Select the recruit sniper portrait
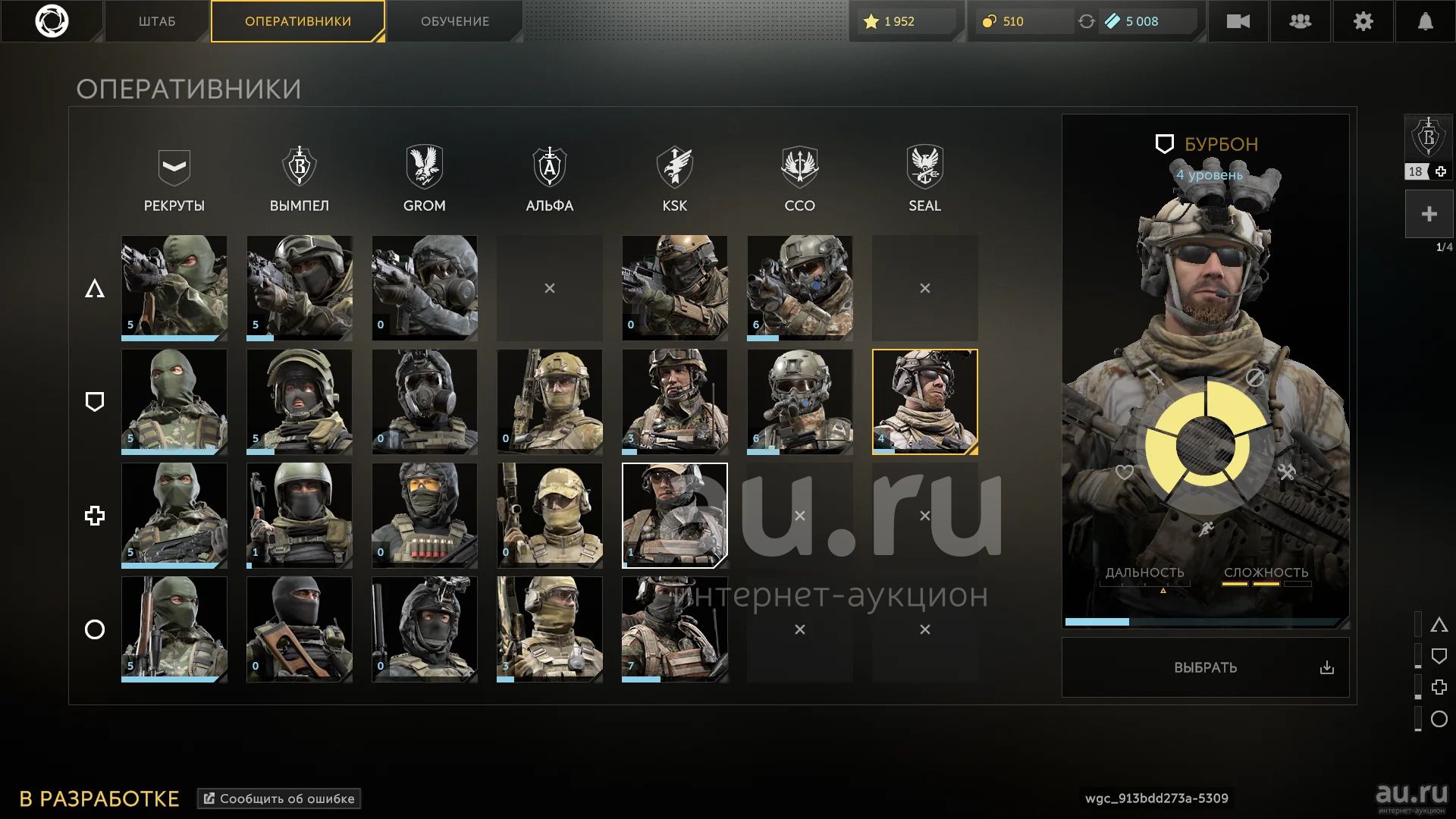Viewport: 1456px width, 819px height. tap(174, 629)
